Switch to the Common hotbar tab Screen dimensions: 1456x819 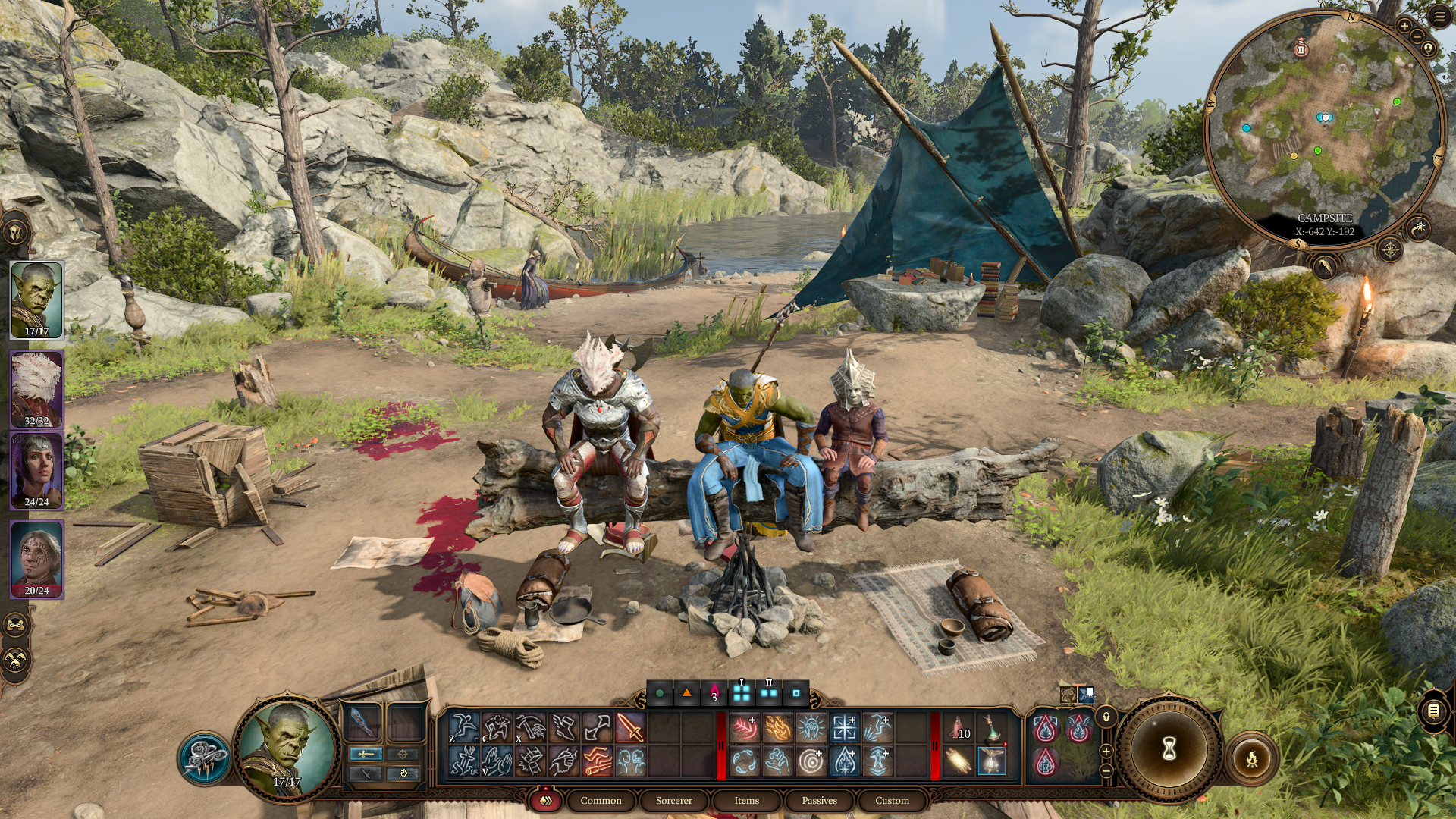click(x=601, y=800)
